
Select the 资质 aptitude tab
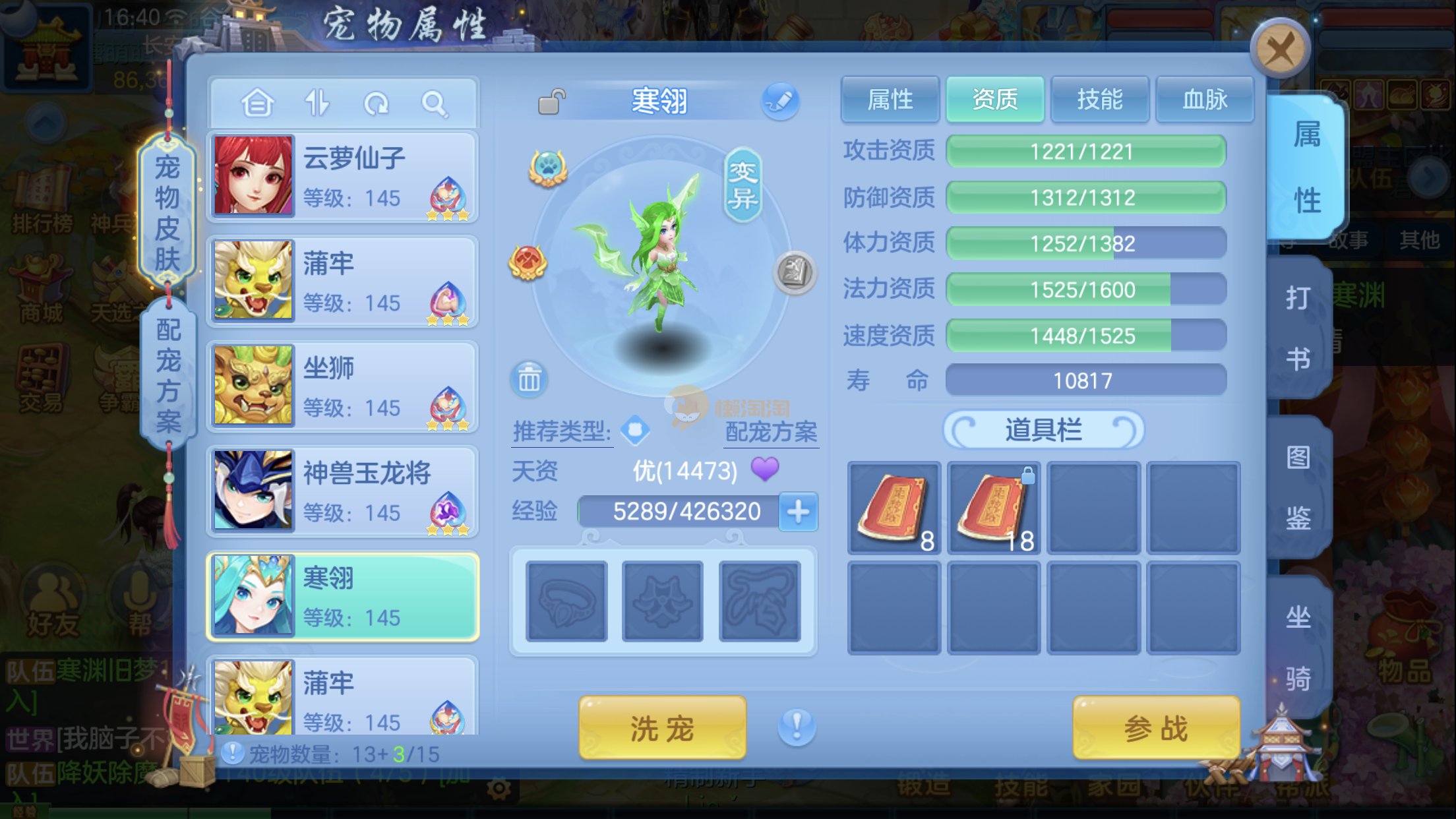click(x=994, y=100)
